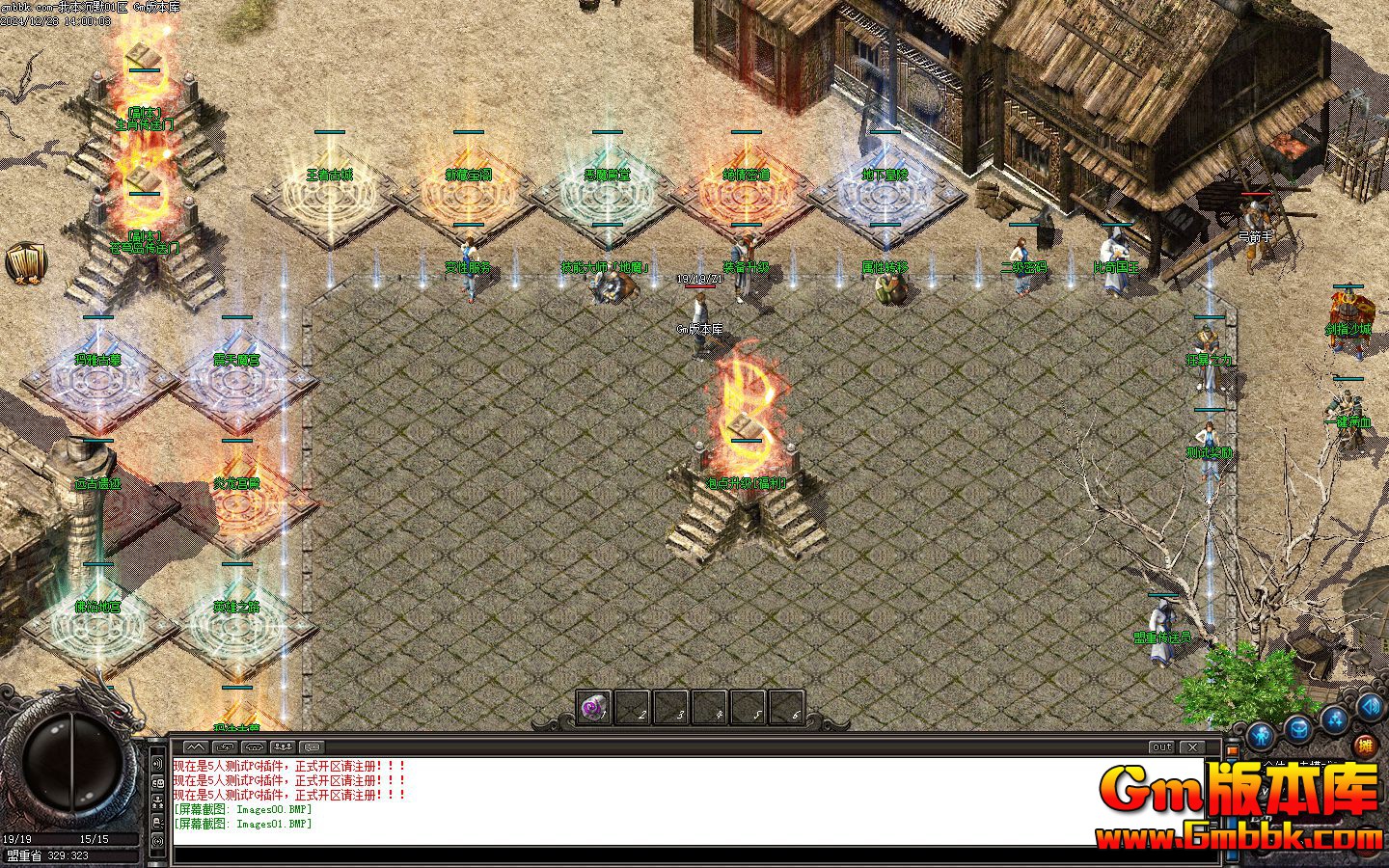This screenshot has height=868, width=1389.
Task: Open the skills panel star icon
Action: click(1335, 721)
